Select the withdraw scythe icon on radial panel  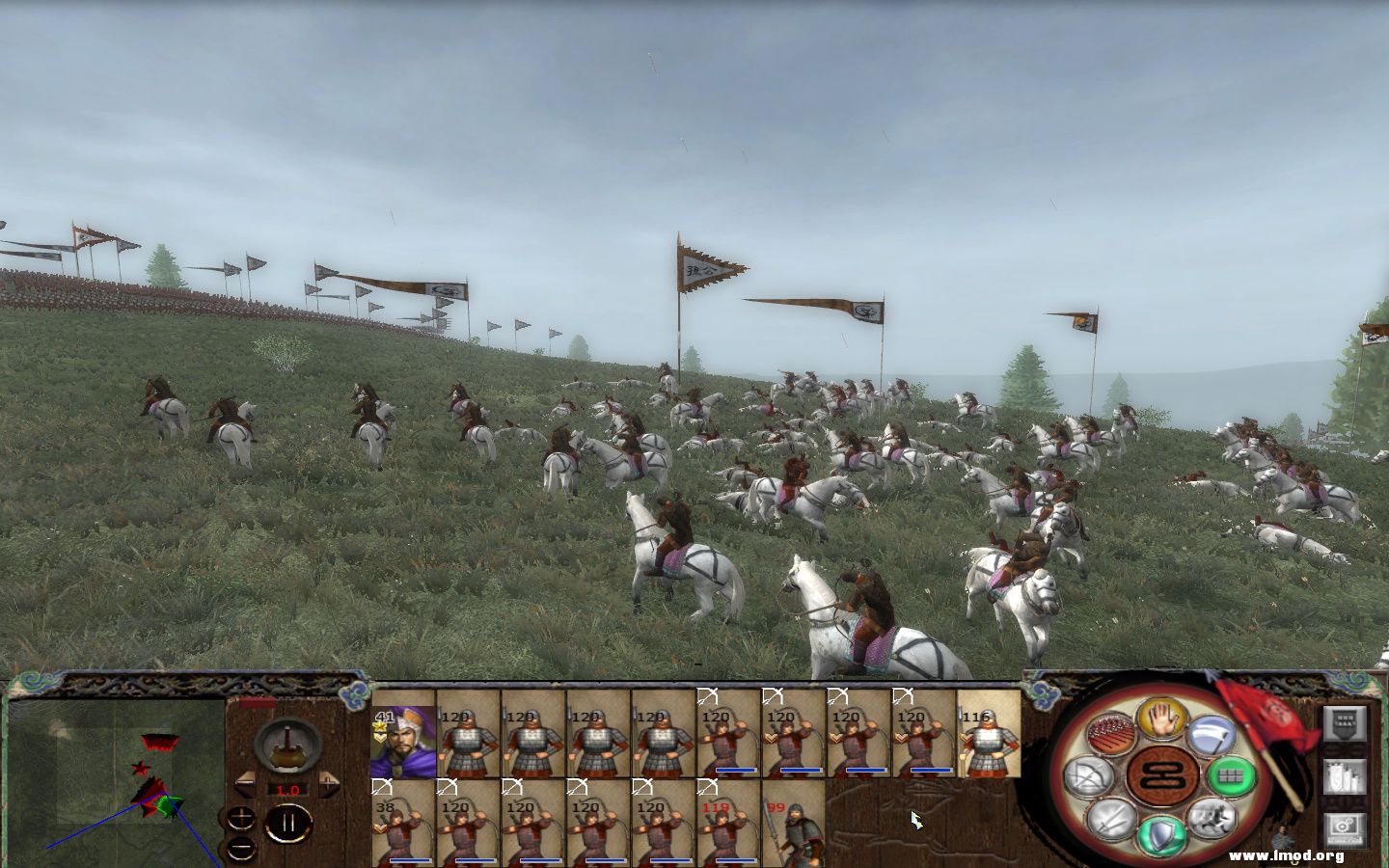point(1212,737)
